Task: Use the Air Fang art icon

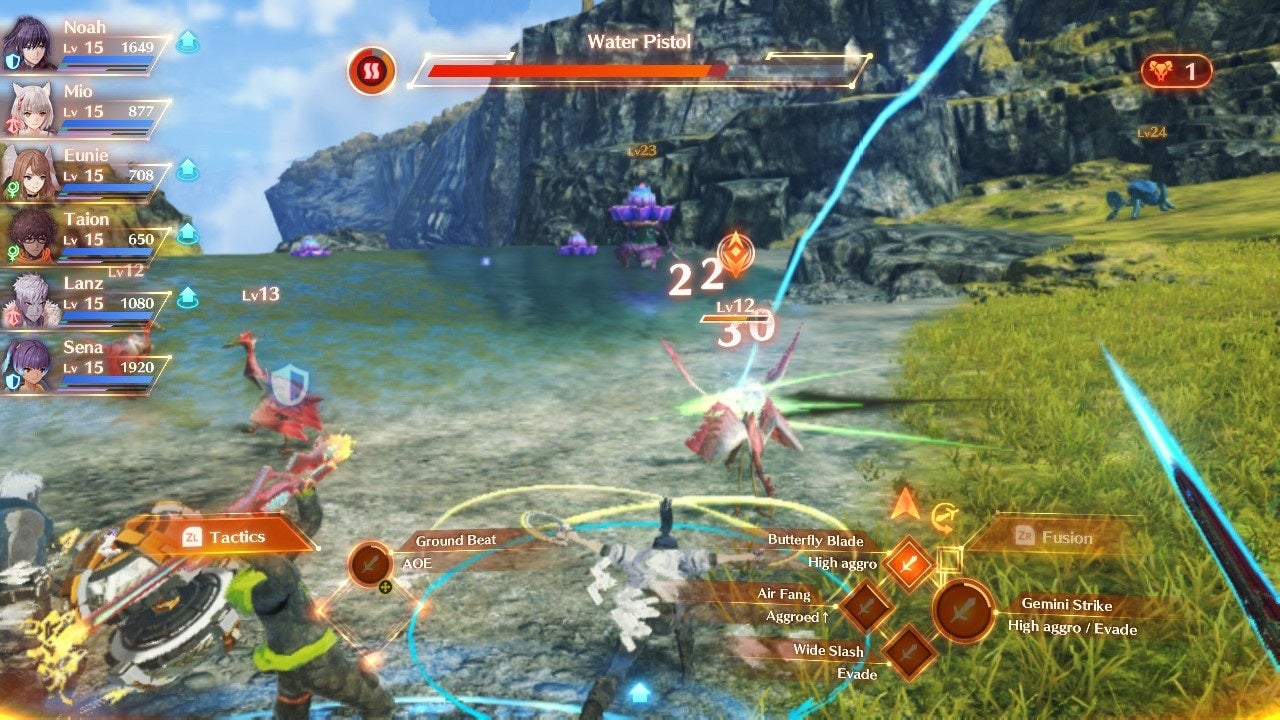Action: click(x=866, y=606)
